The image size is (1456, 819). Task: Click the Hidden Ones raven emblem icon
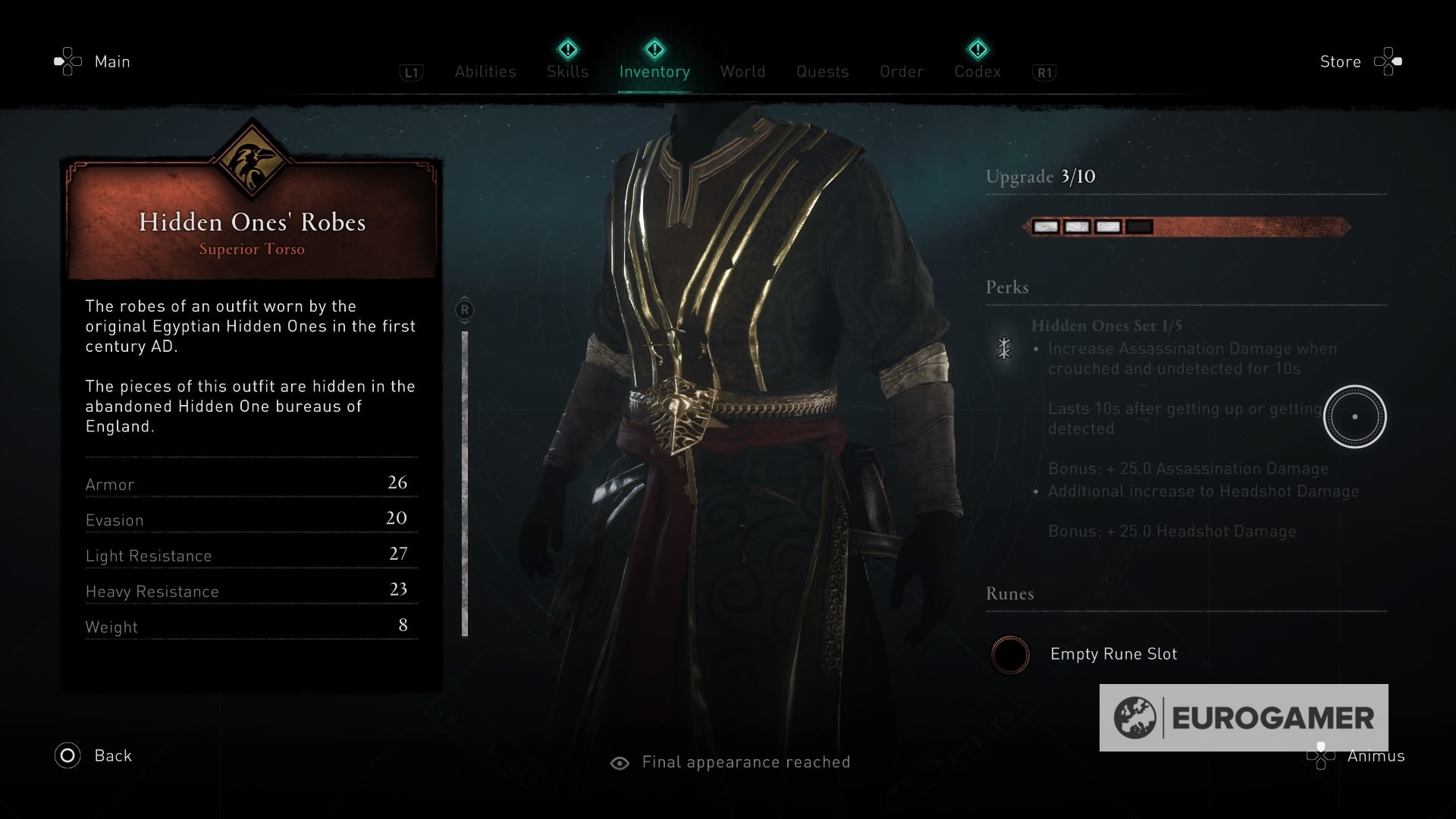click(251, 158)
